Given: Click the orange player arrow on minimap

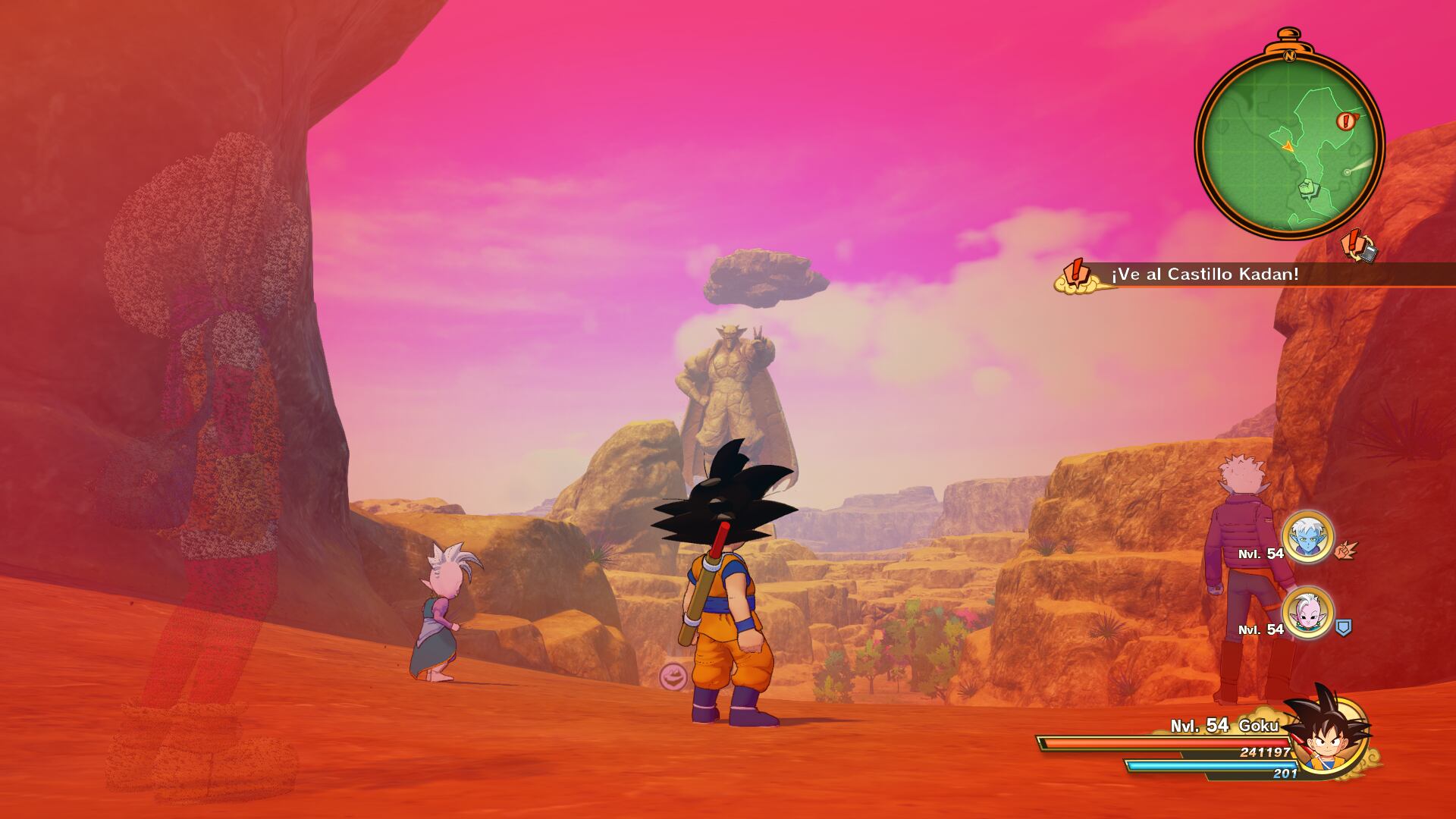Looking at the screenshot, I should pyautogui.click(x=1288, y=145).
